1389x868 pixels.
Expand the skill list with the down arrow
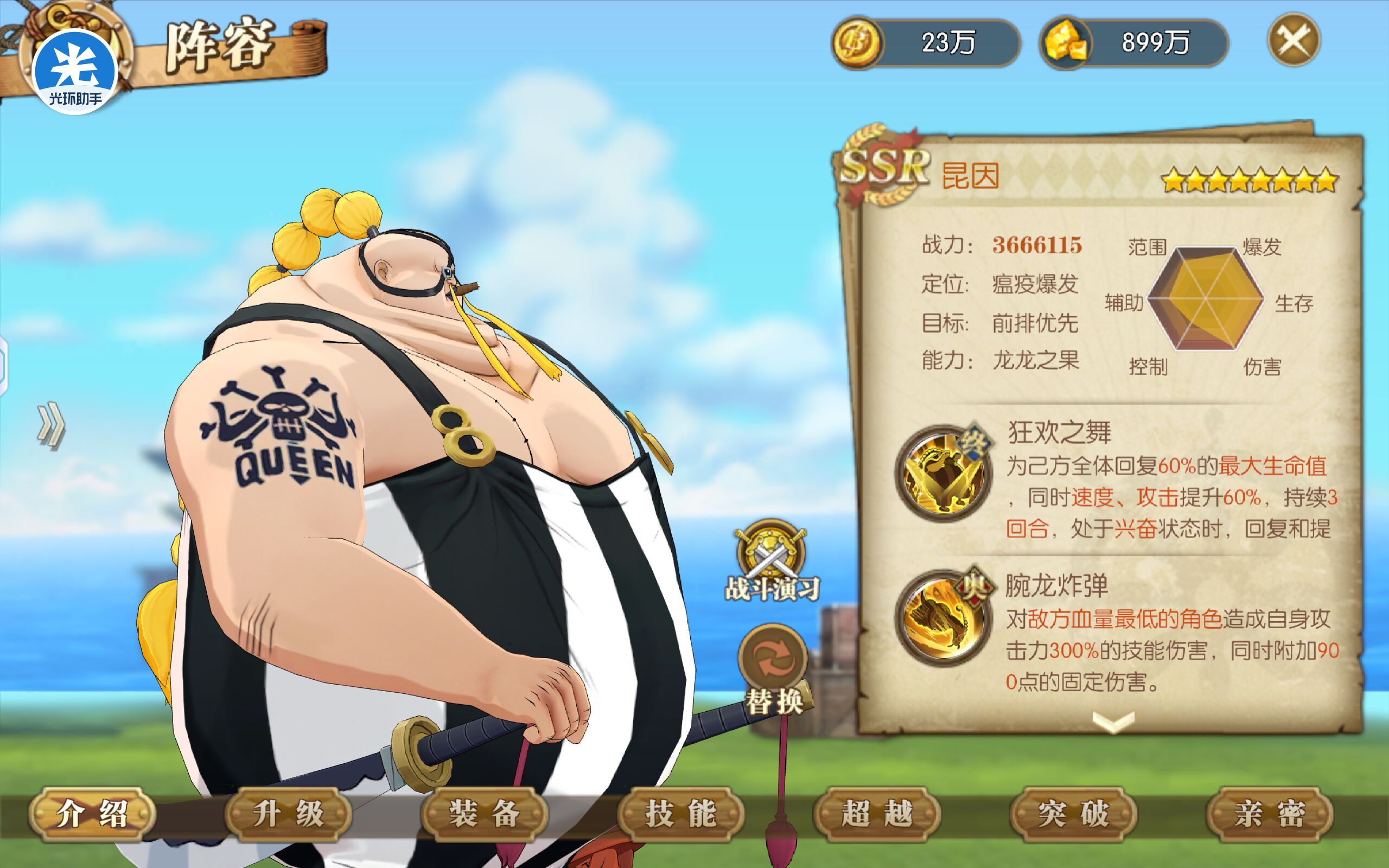pyautogui.click(x=1113, y=721)
